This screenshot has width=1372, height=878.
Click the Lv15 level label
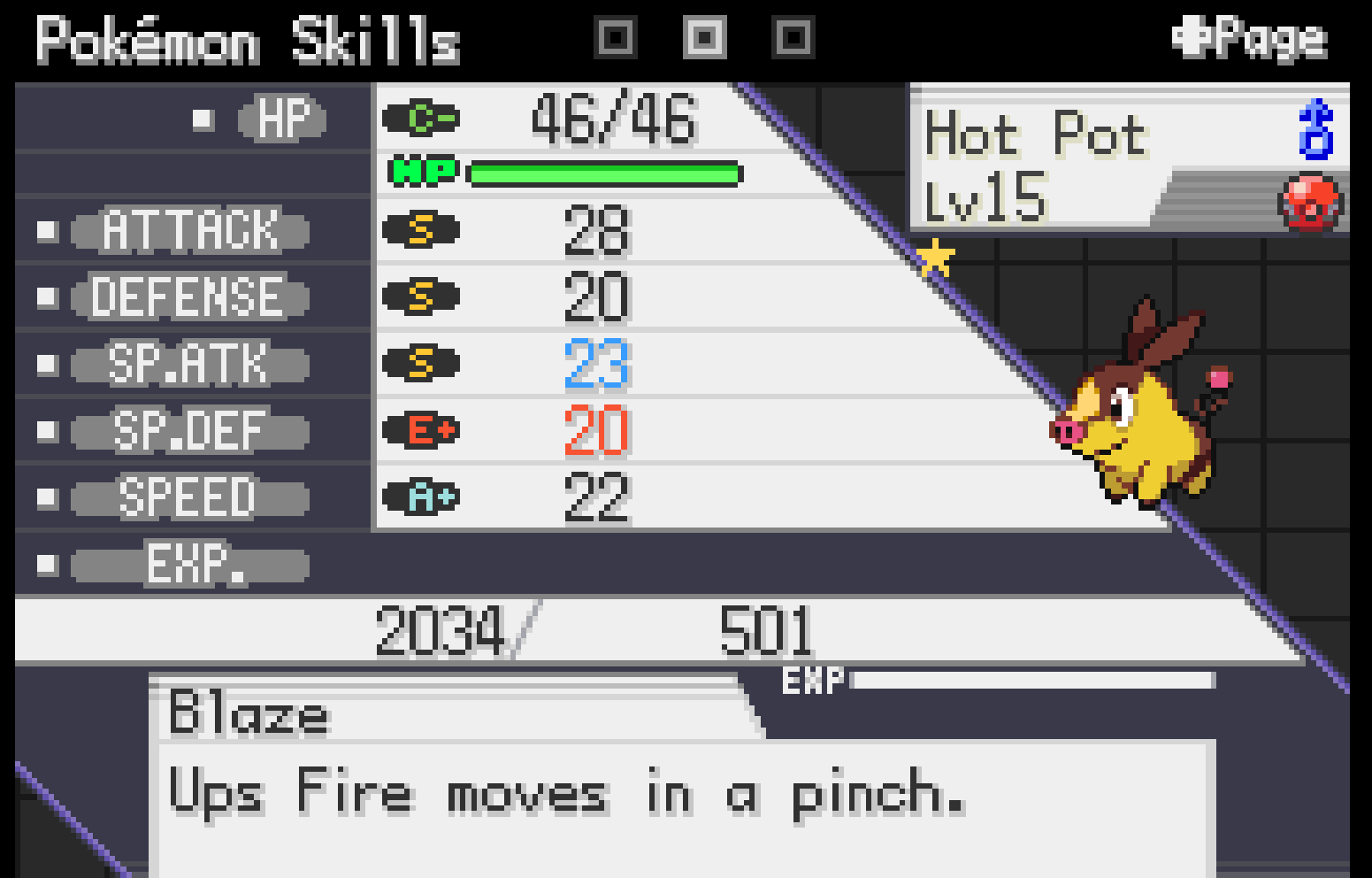[987, 196]
